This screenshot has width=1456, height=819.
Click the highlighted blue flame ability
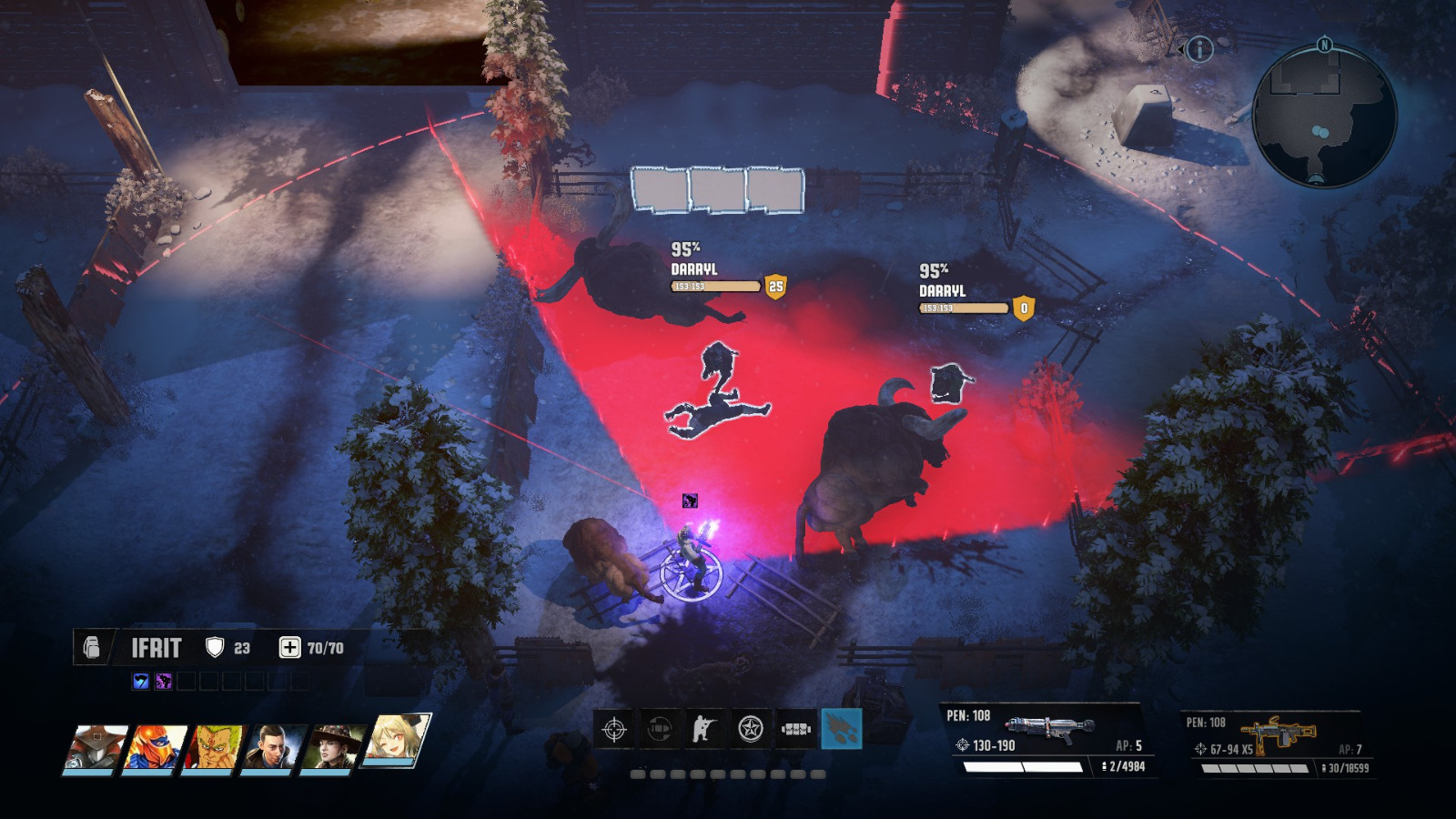click(842, 729)
